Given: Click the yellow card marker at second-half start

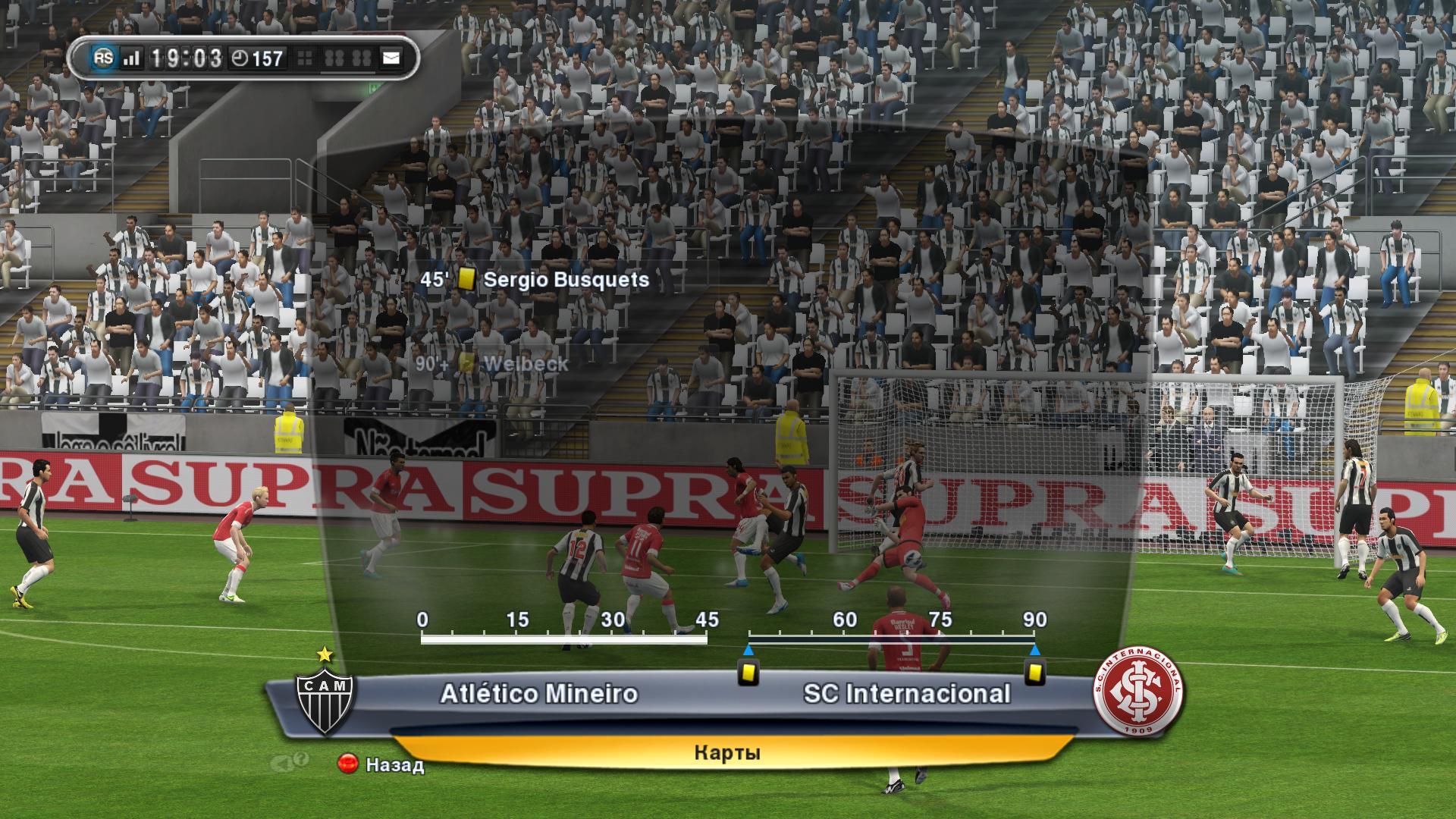Looking at the screenshot, I should tap(748, 672).
